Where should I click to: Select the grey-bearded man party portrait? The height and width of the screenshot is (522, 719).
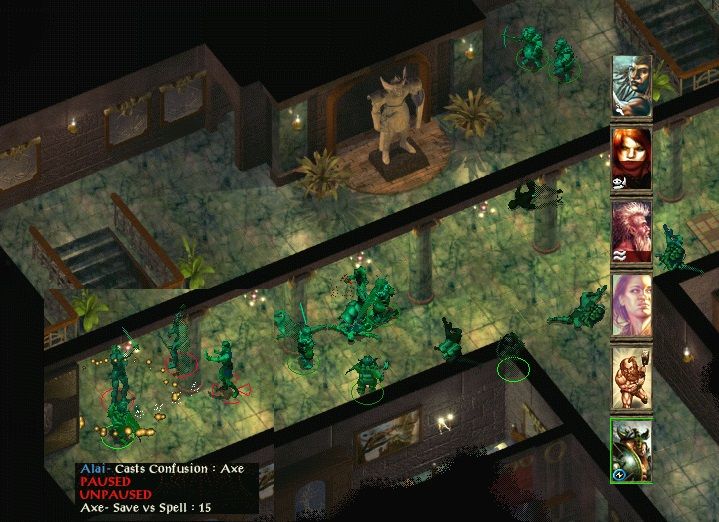[631, 86]
